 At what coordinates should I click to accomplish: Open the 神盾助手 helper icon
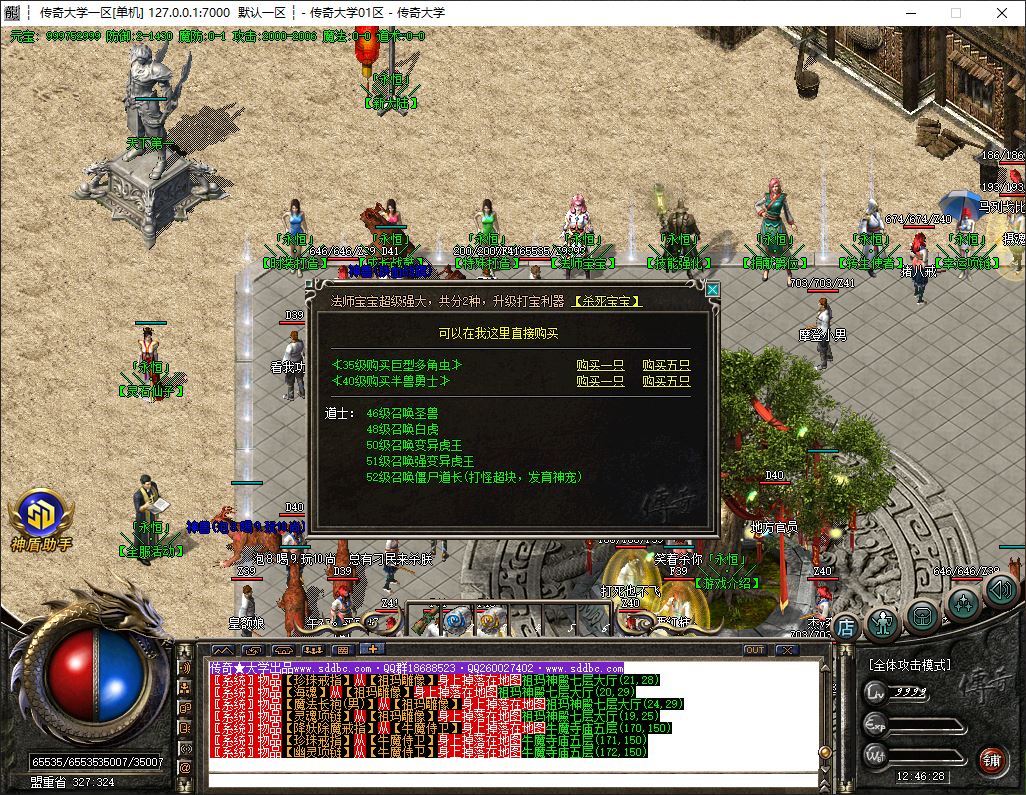[x=41, y=519]
